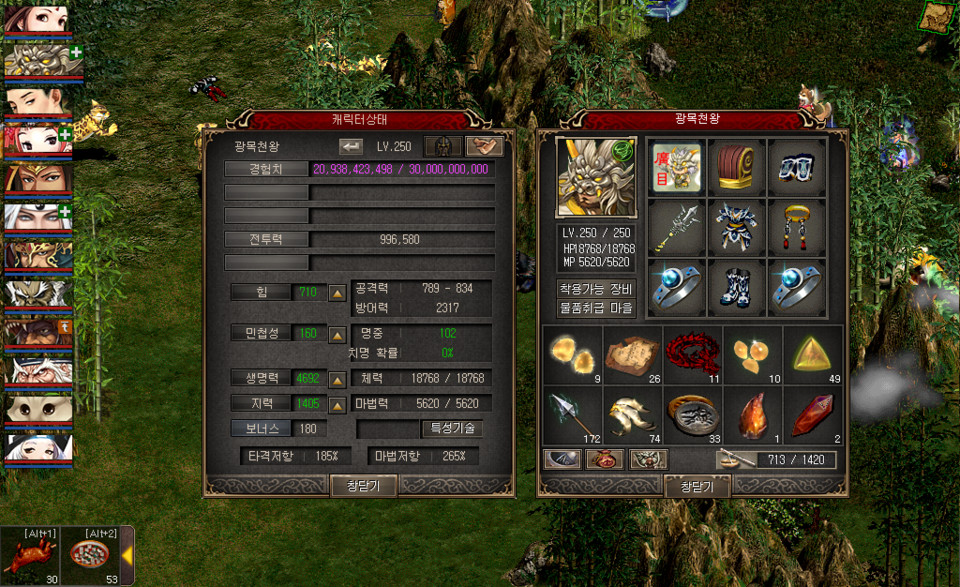Viewport: 960px width, 587px height.
Task: Raise the 힘 stat with its arrow
Action: (x=338, y=293)
